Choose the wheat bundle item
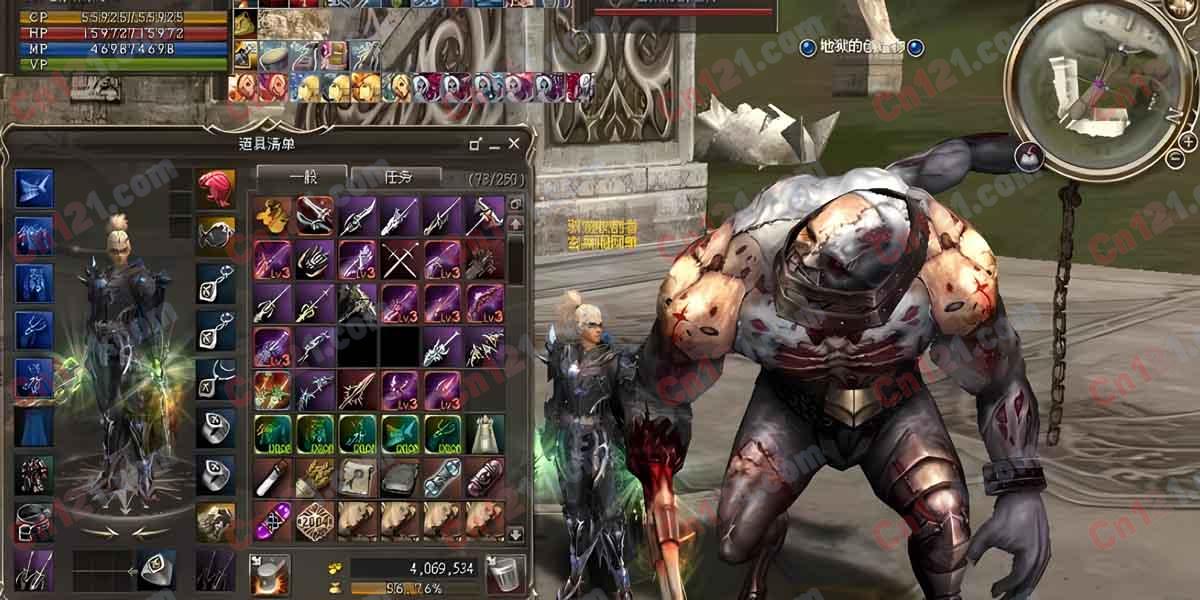The width and height of the screenshot is (1200, 600). (314, 477)
